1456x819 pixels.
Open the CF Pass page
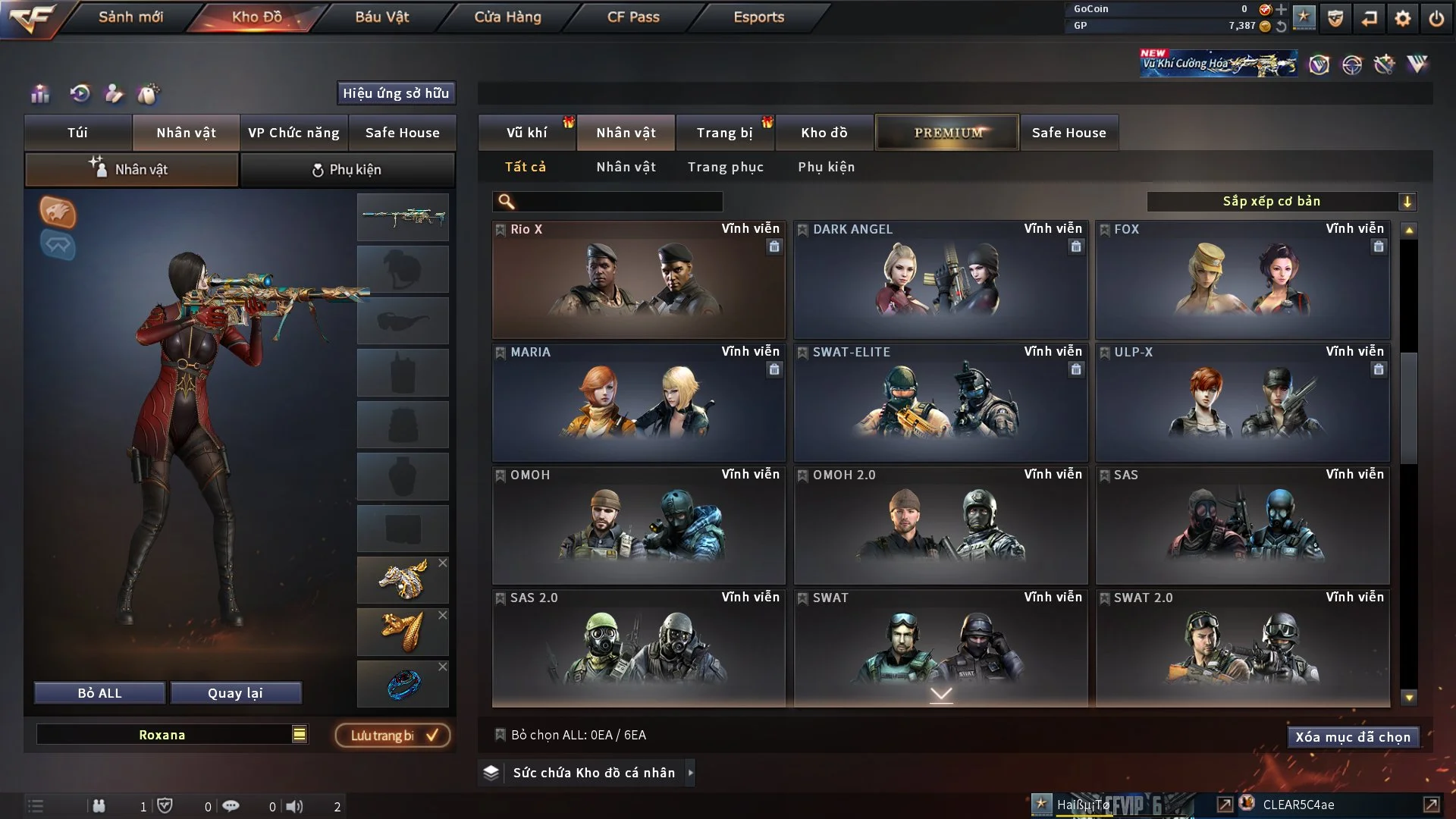tap(633, 17)
